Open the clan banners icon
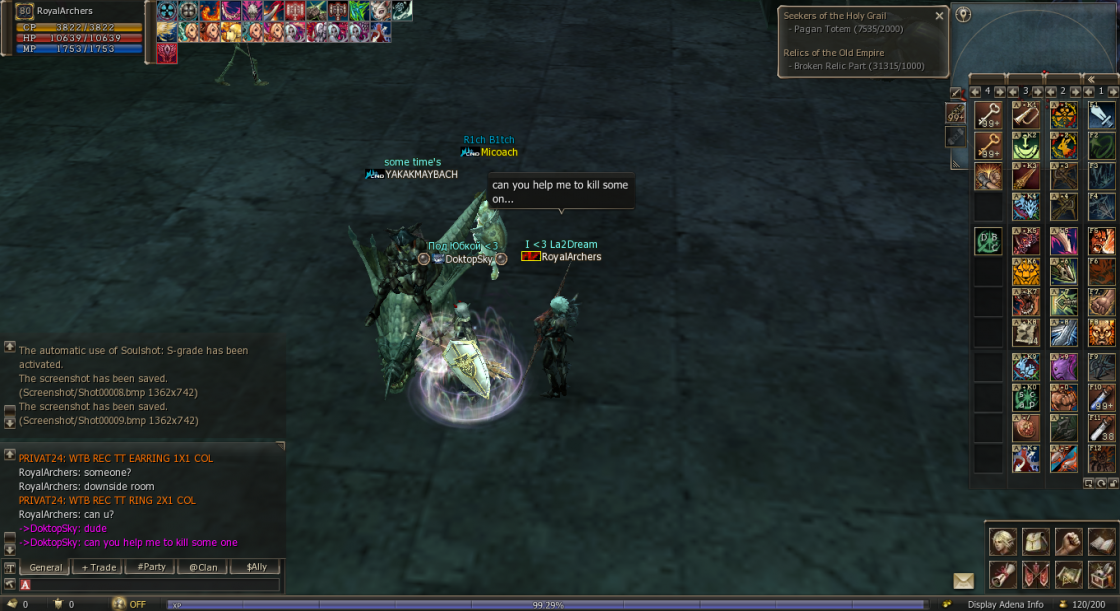 pos(1036,574)
